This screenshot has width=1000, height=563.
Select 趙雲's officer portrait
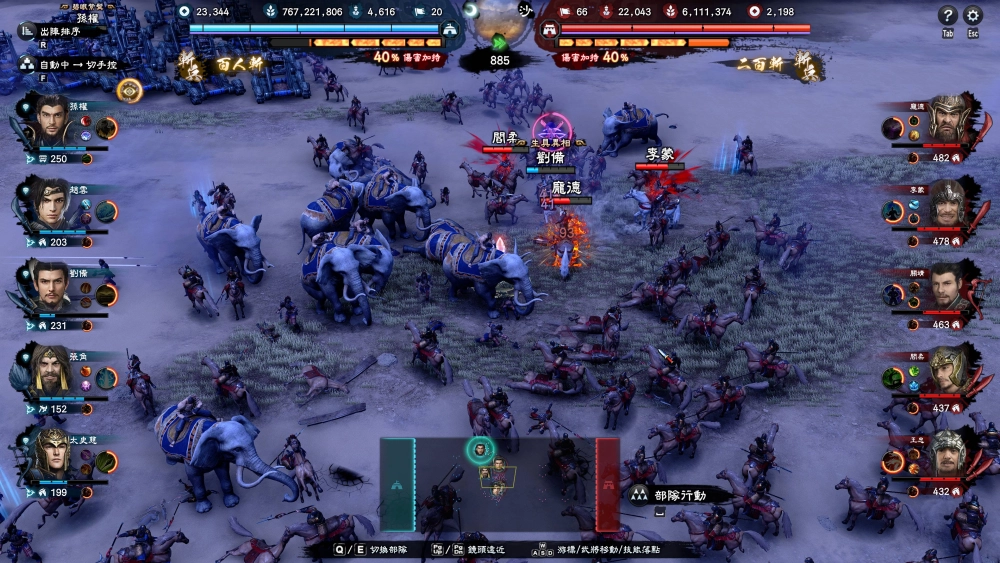pos(48,202)
